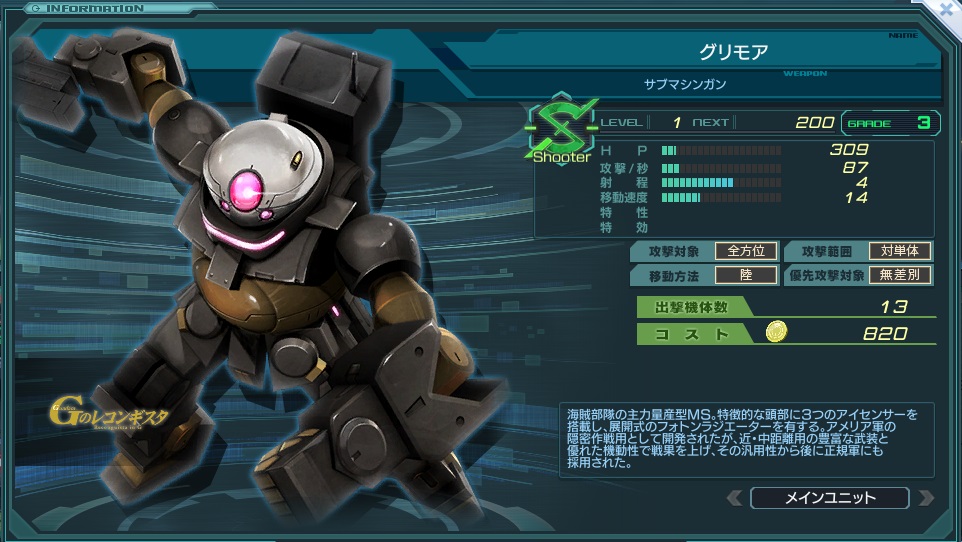The image size is (962, 542).
Task: Close the information panel with the X
Action: coord(946,9)
